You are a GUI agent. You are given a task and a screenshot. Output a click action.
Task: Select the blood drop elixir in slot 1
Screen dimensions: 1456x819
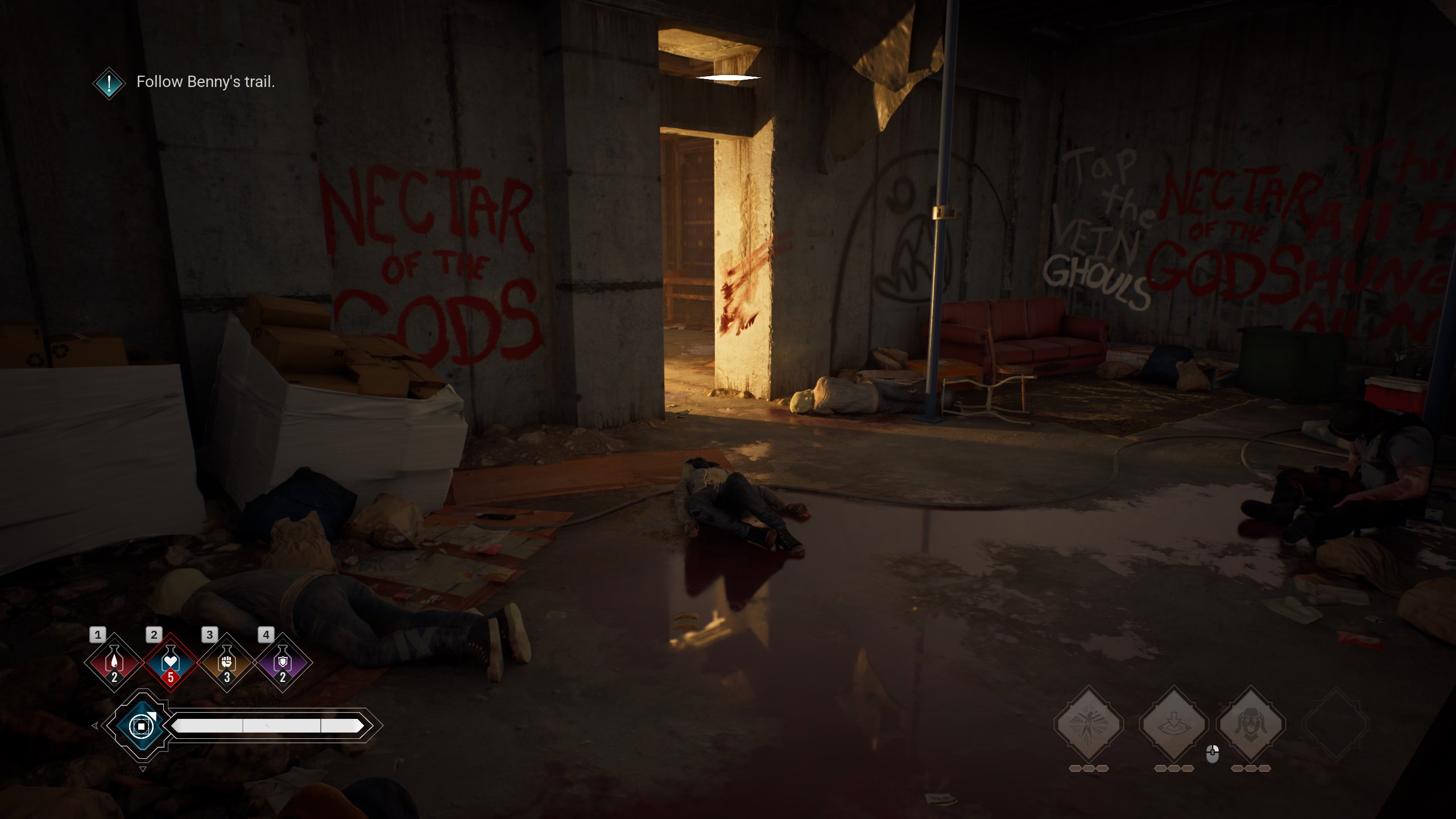(114, 663)
